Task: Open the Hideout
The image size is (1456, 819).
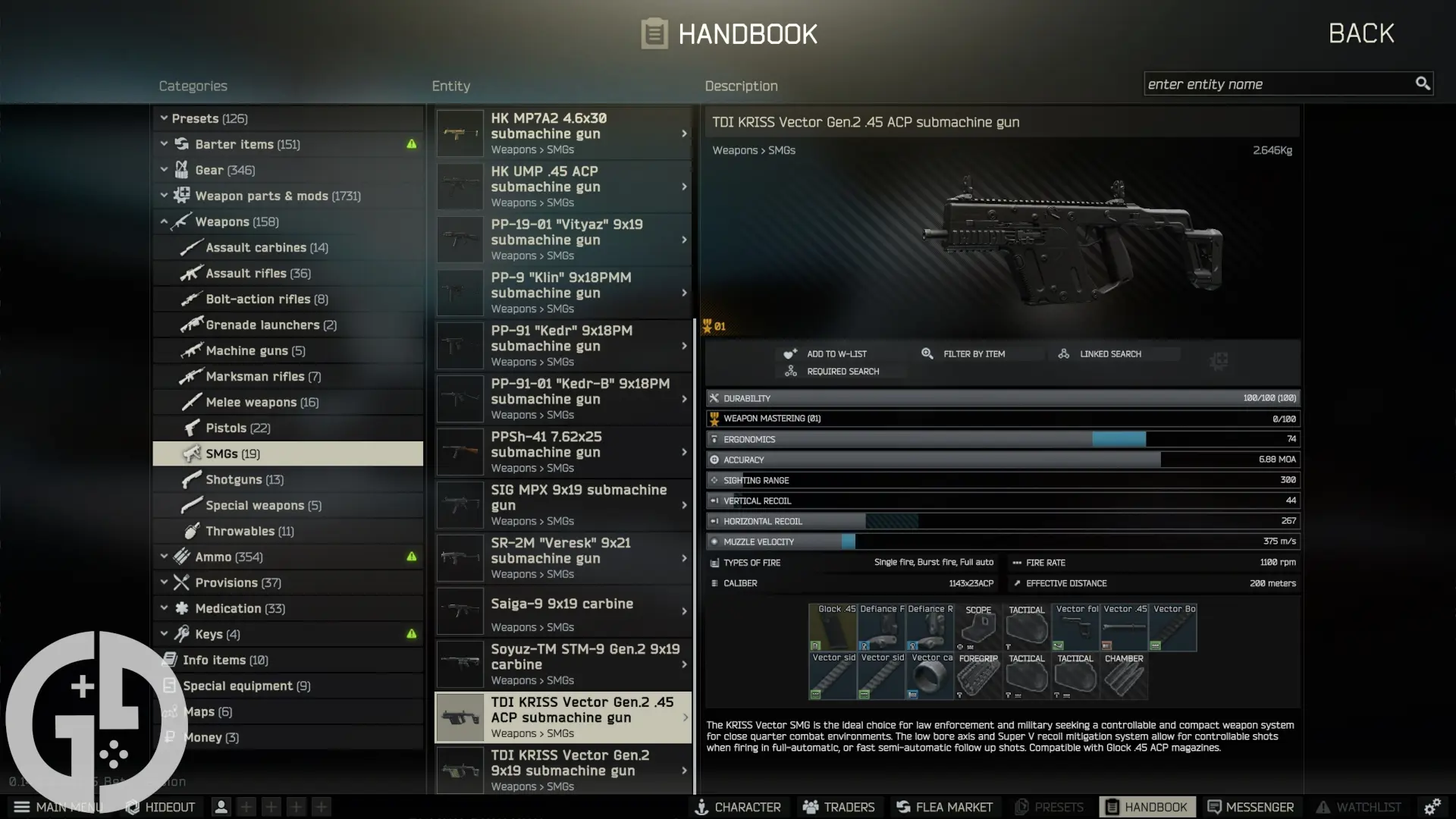Action: click(160, 807)
